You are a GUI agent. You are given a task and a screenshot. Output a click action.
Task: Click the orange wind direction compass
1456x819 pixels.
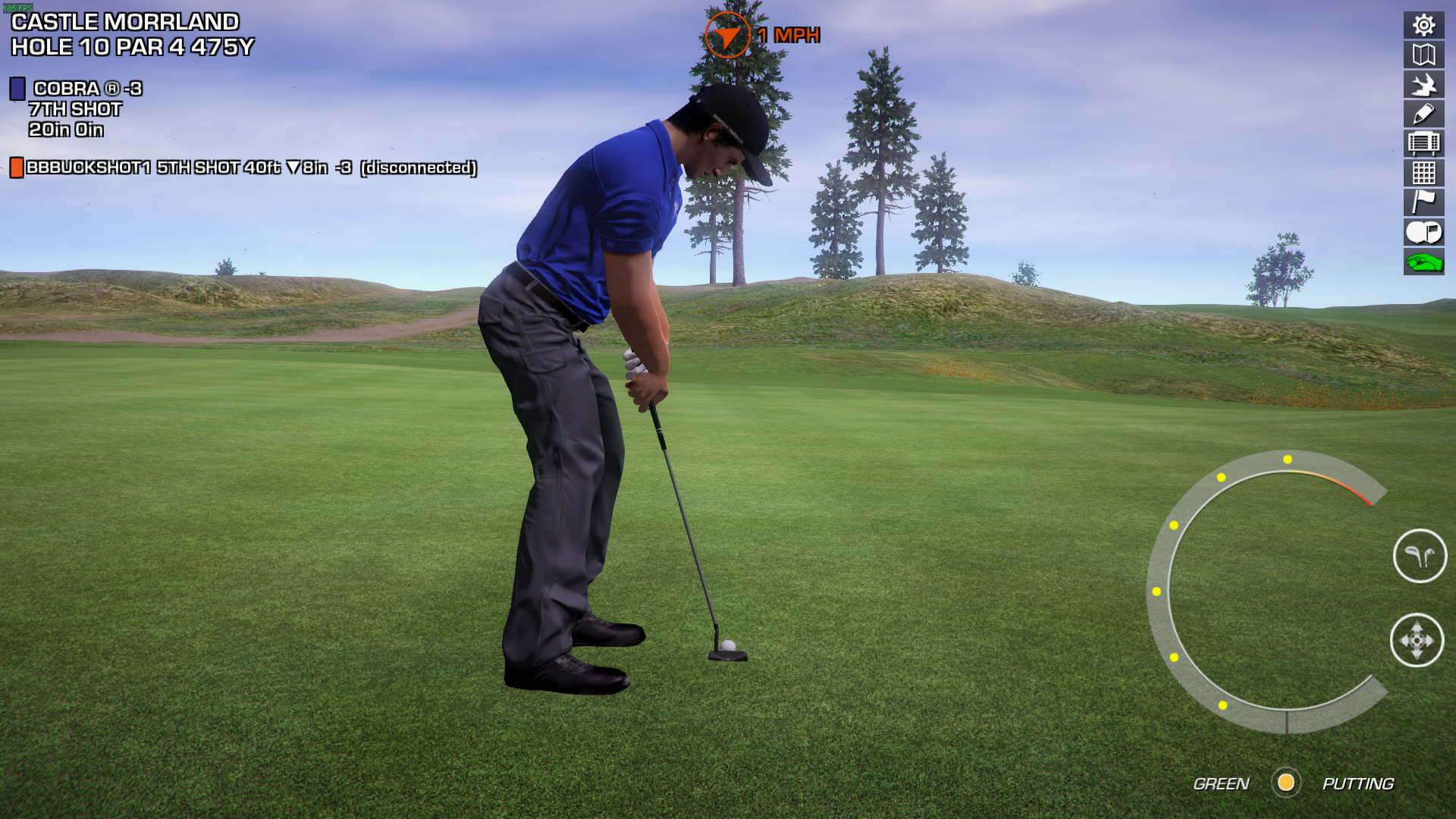pos(727,35)
